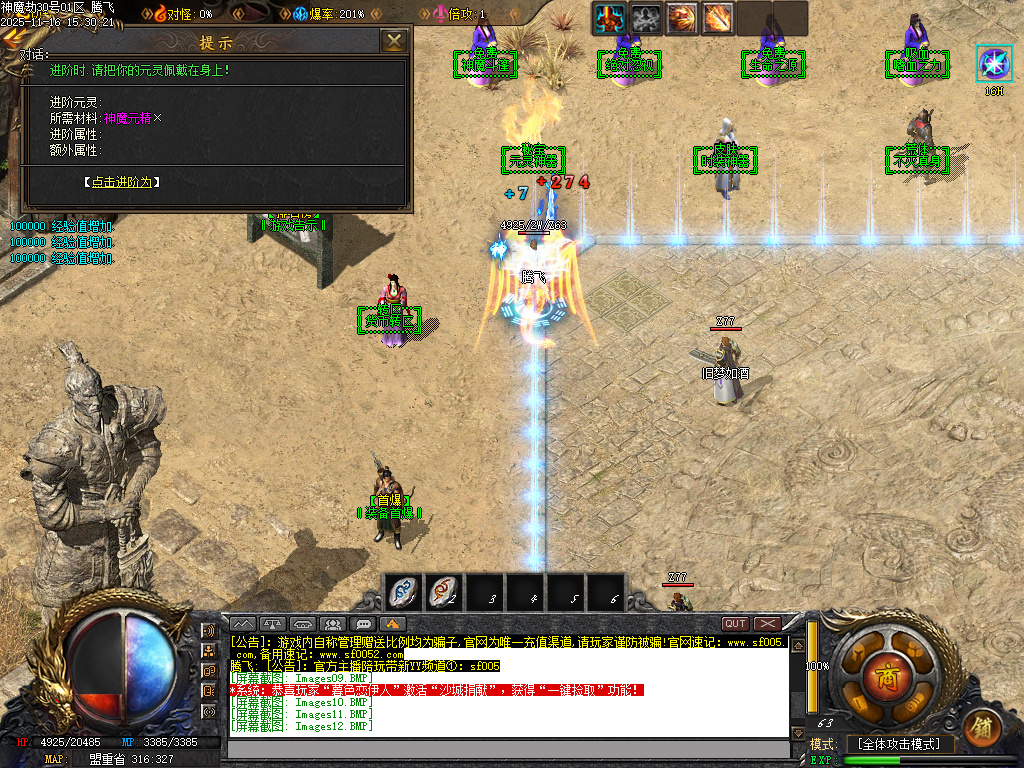Open the round 铺 stall button
The width and height of the screenshot is (1024, 768).
pyautogui.click(x=983, y=724)
